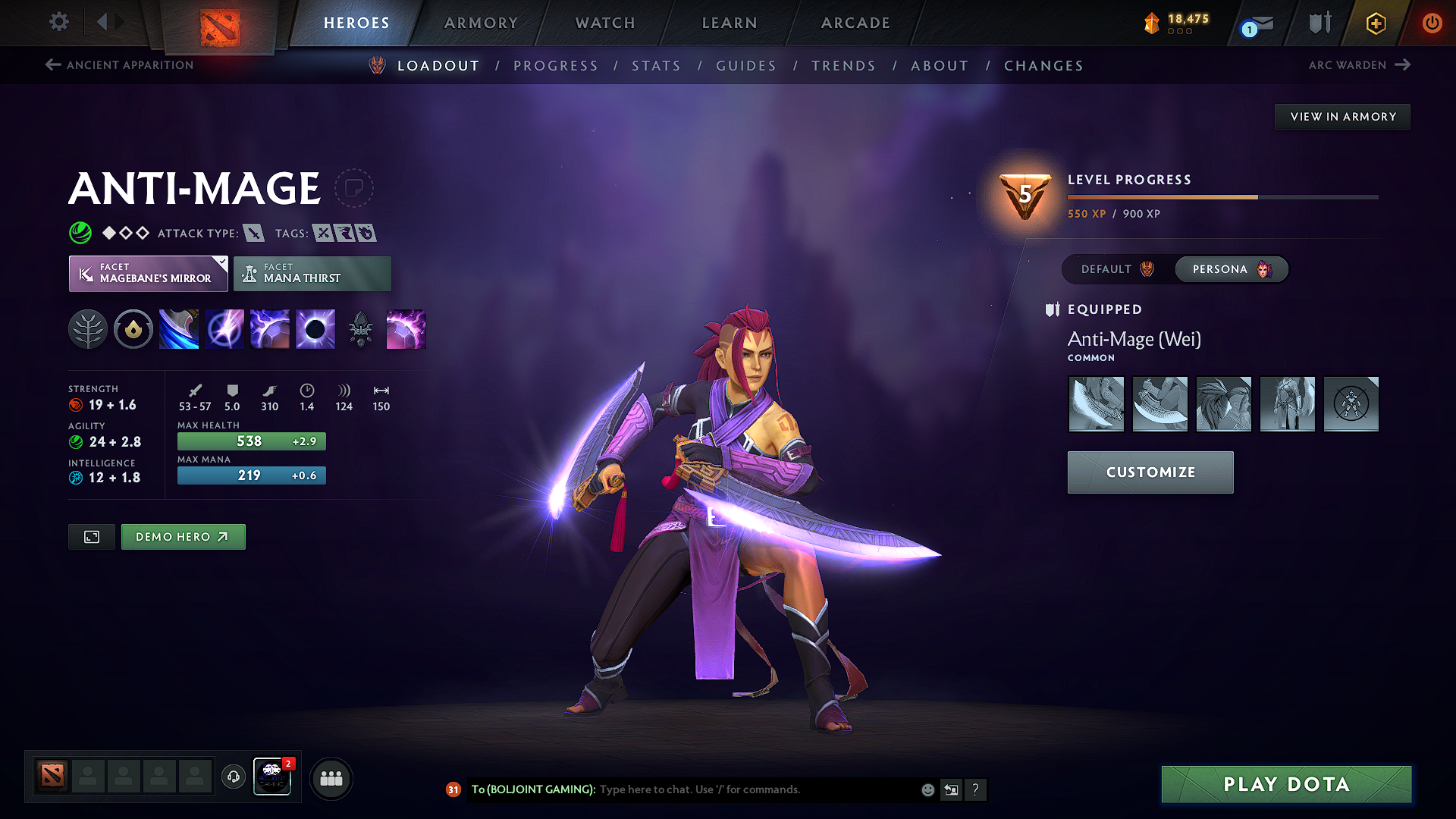Open the Dota Plus shield icon
The height and width of the screenshot is (819, 1456).
(1319, 23)
